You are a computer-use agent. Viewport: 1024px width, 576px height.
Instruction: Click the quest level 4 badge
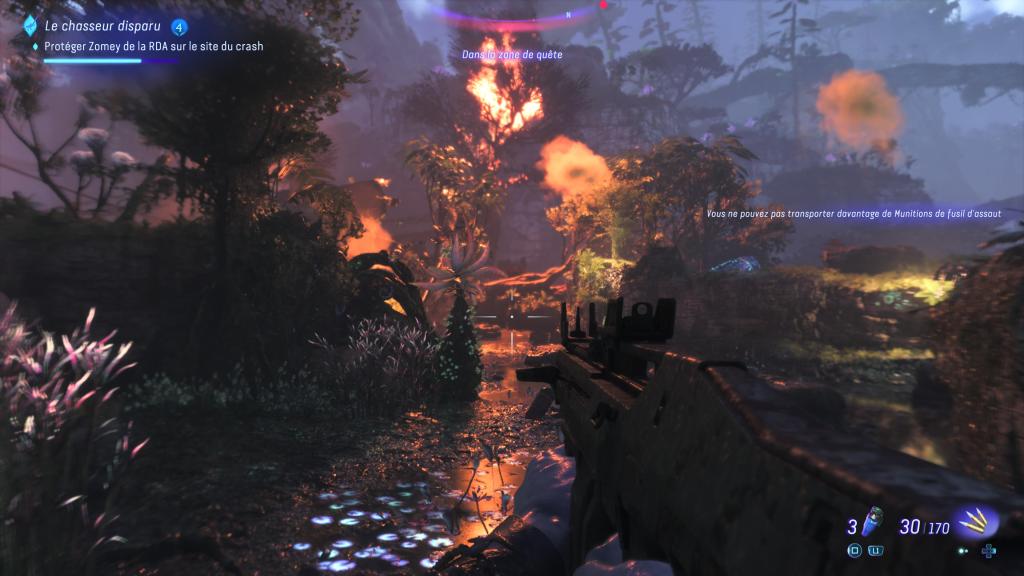coord(179,27)
